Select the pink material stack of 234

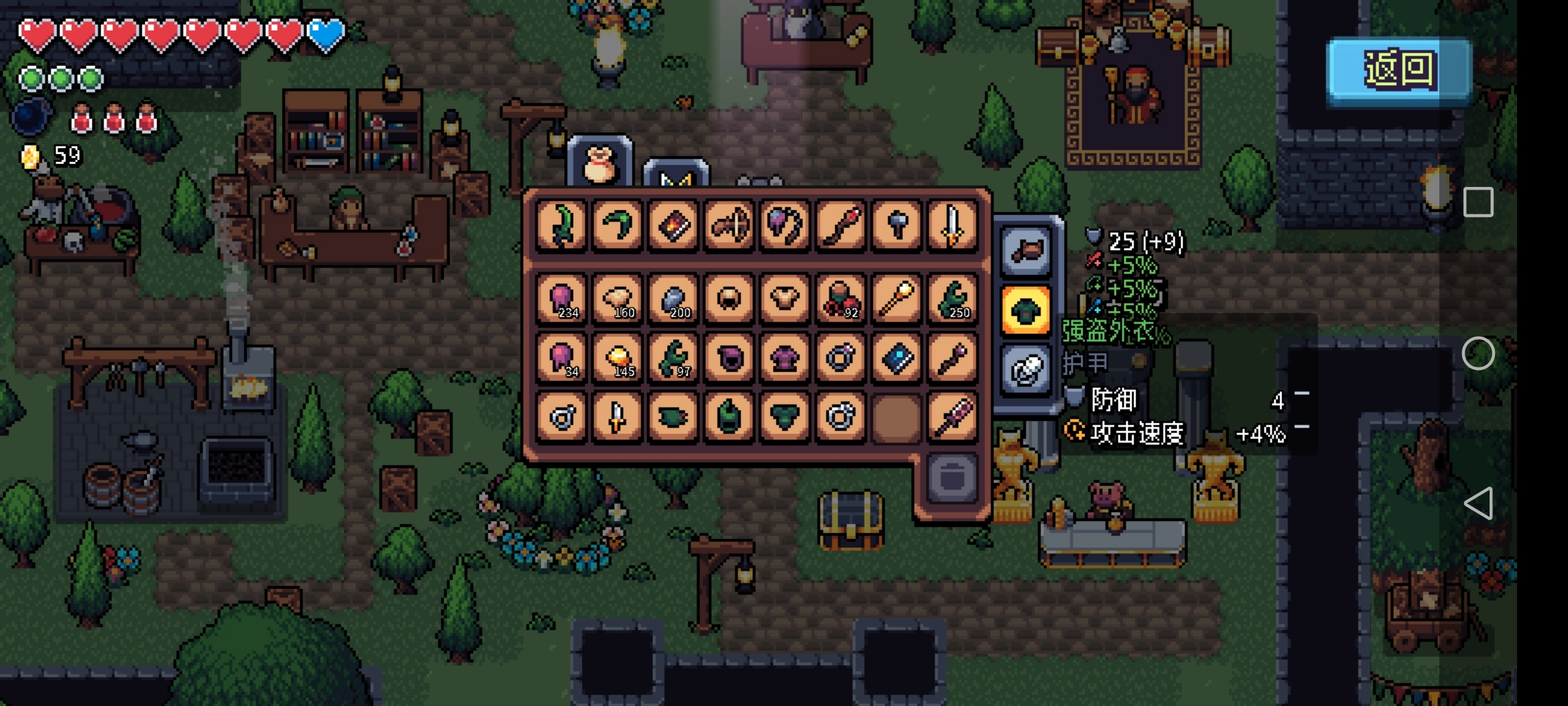tap(562, 299)
